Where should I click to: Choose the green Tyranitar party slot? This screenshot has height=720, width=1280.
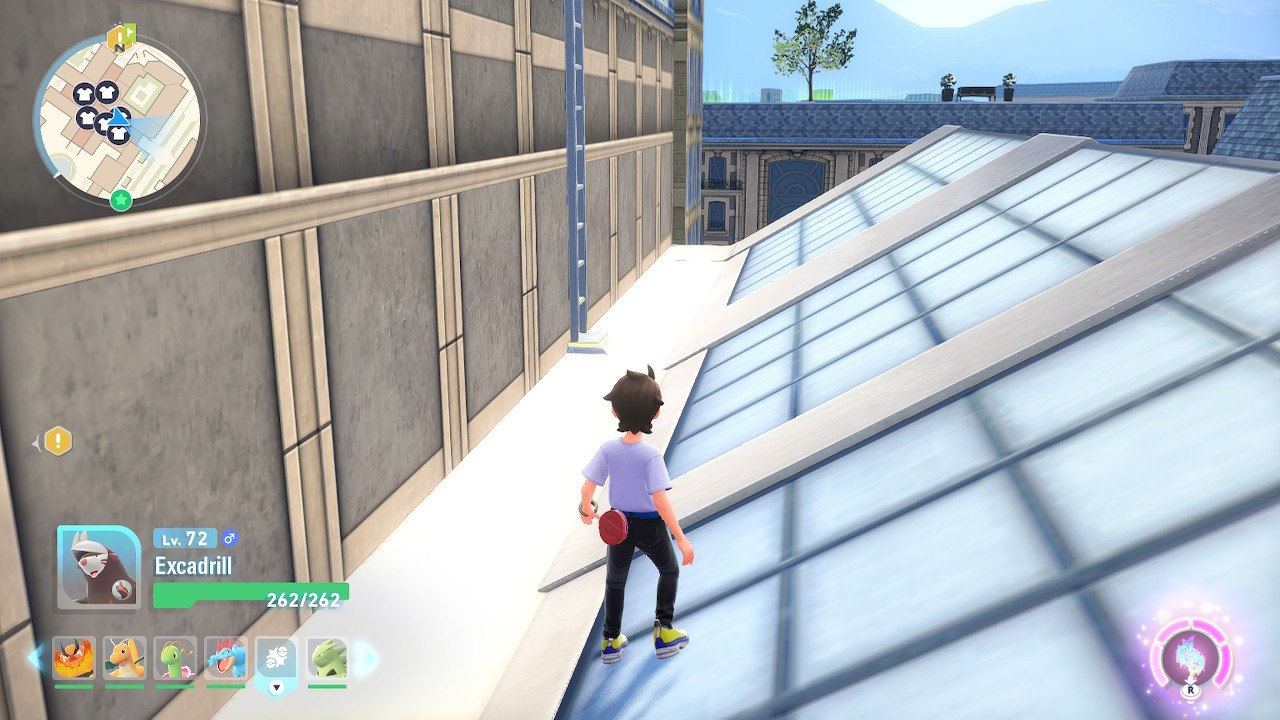tap(328, 658)
